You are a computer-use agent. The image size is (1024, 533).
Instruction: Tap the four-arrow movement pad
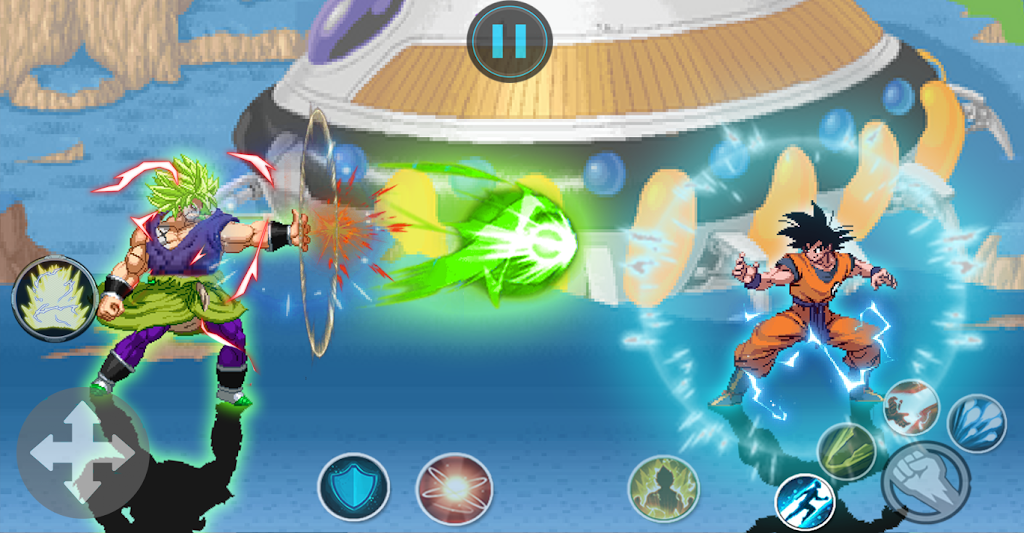point(82,453)
